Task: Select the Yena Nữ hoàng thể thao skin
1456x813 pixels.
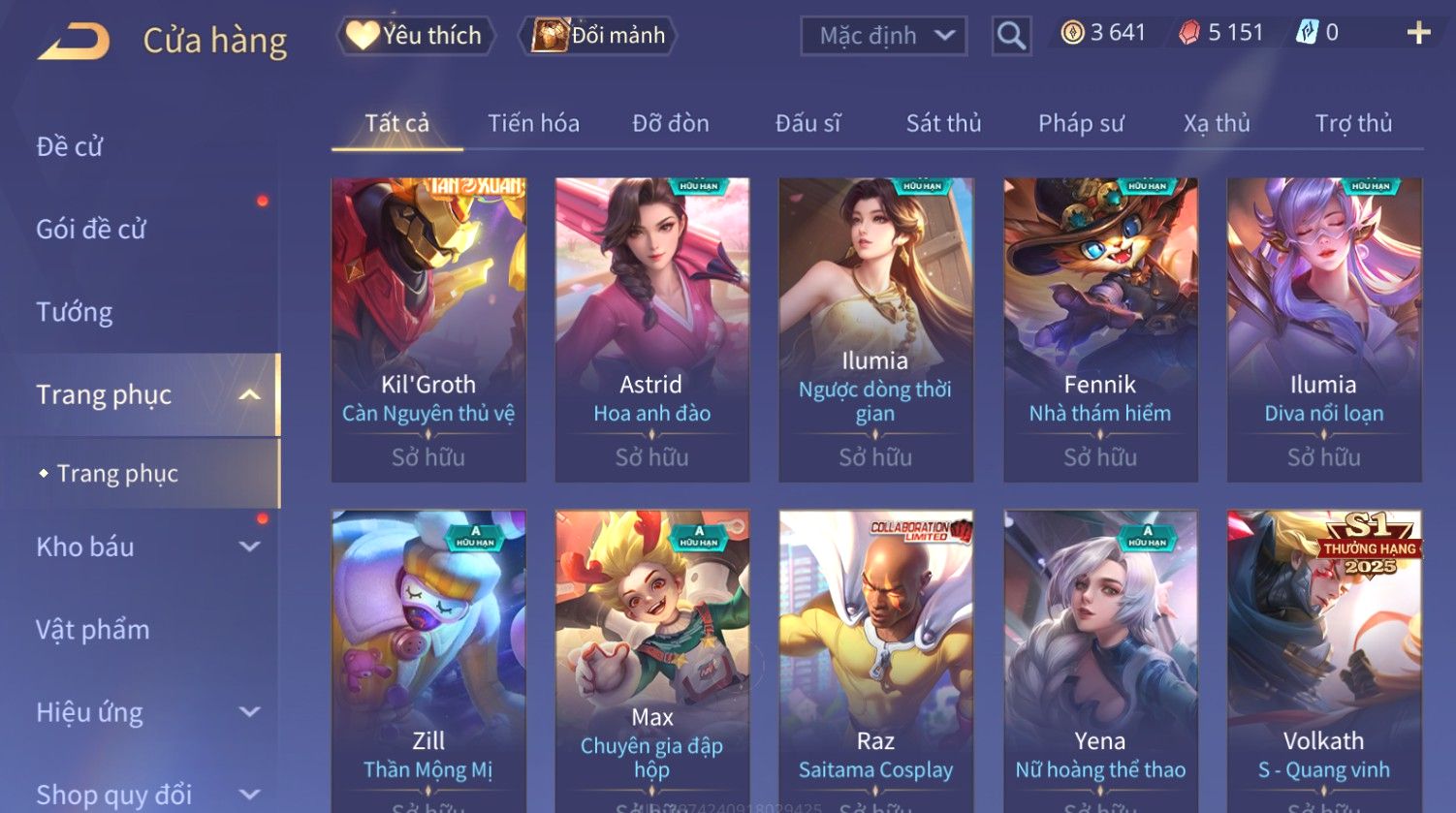Action: (1100, 659)
